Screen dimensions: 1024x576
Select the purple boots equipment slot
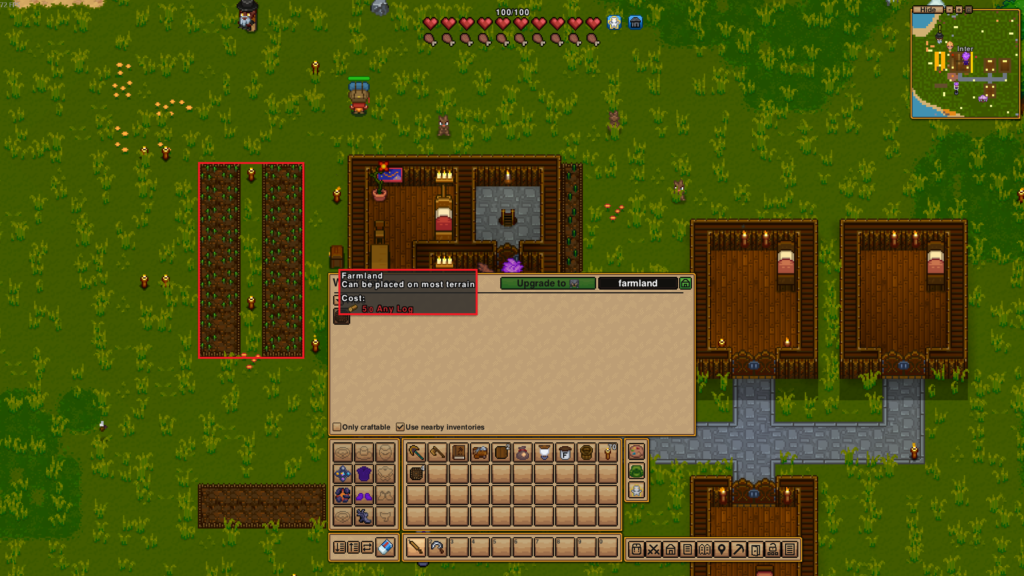tap(365, 495)
